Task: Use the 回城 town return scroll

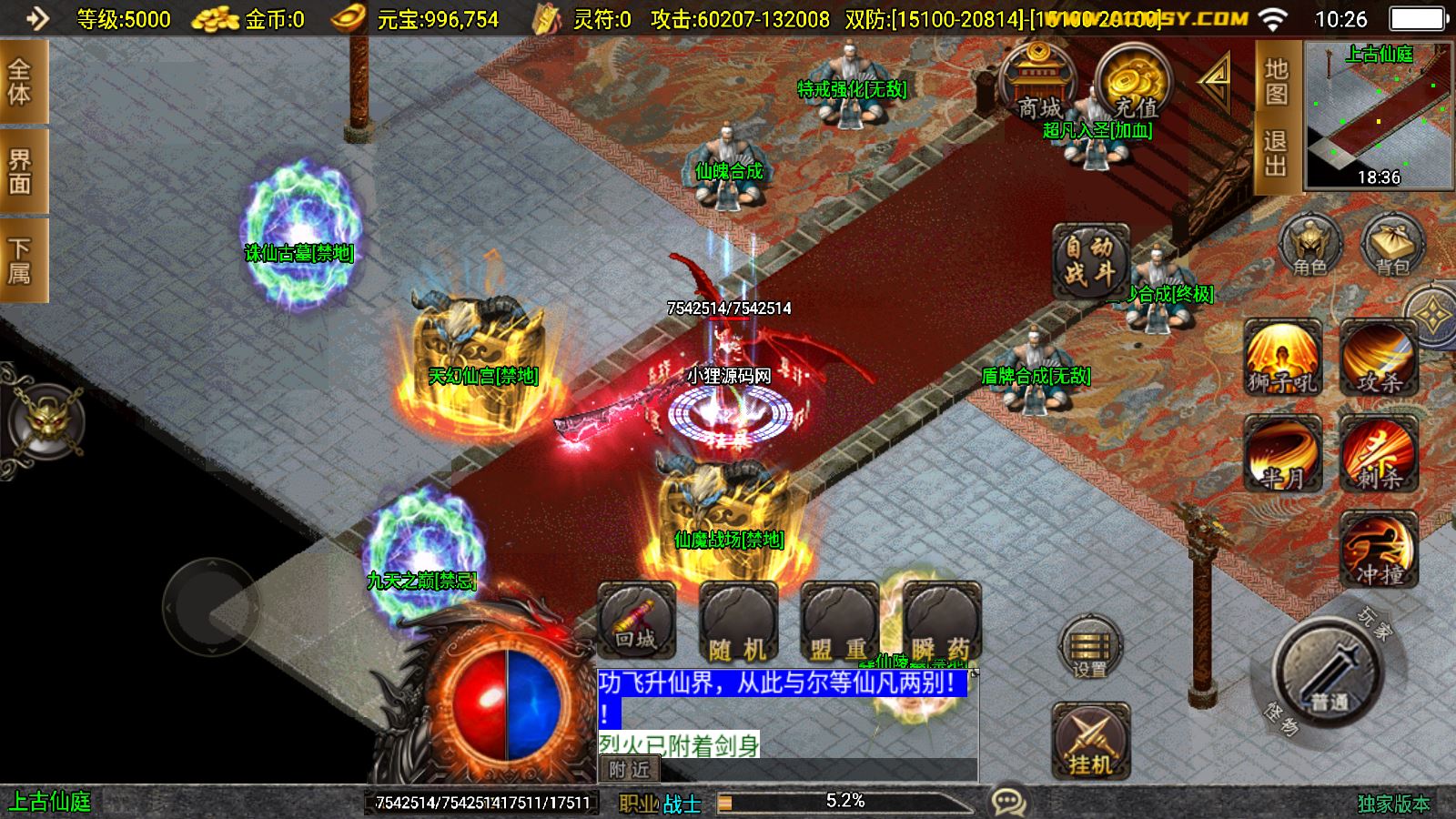Action: [636, 621]
